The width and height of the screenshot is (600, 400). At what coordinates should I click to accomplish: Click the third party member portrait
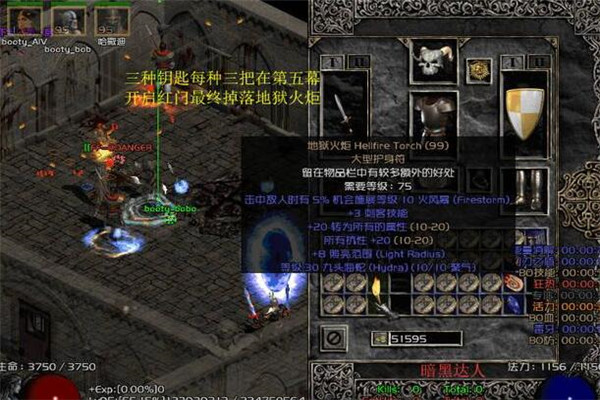pyautogui.click(x=108, y=19)
